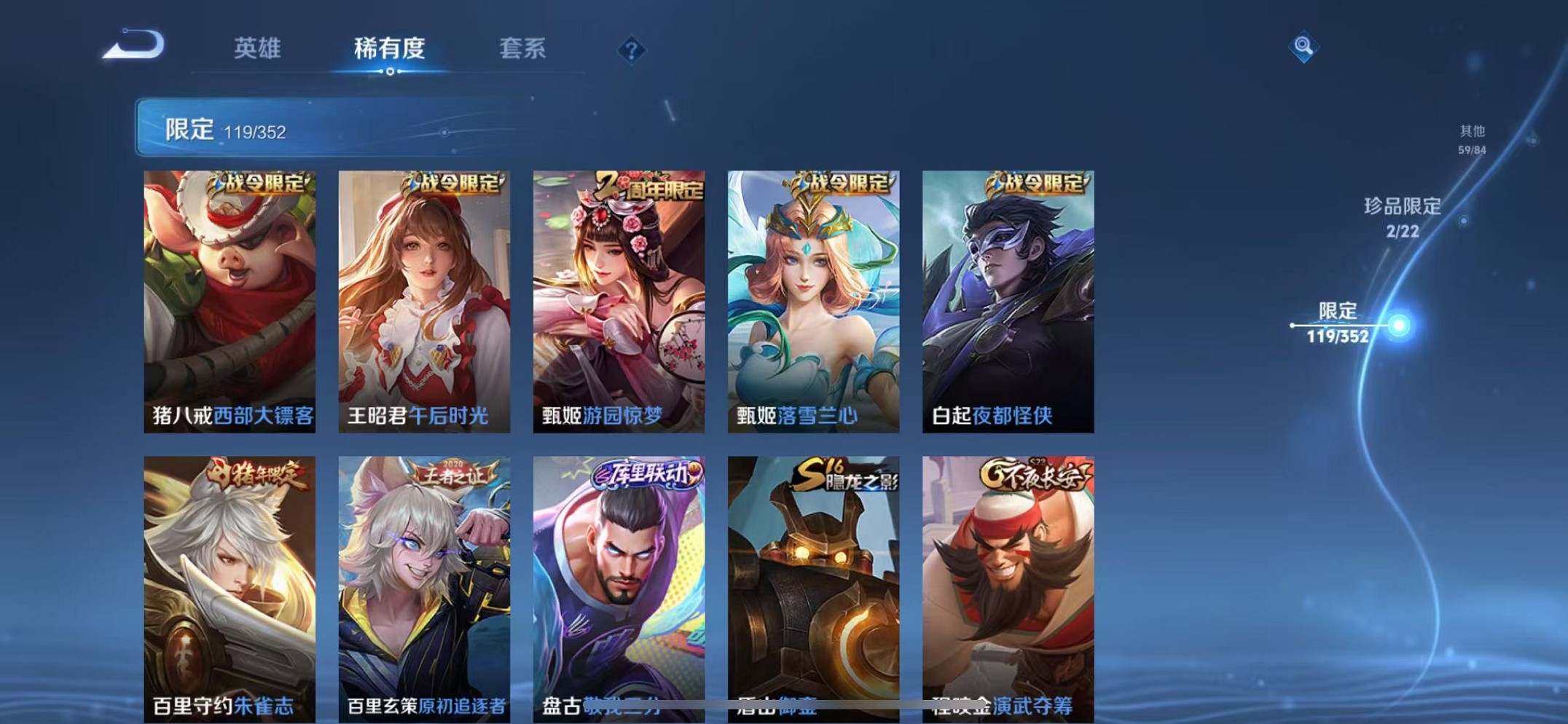Open the help question mark icon
1568x724 pixels.
632,48
